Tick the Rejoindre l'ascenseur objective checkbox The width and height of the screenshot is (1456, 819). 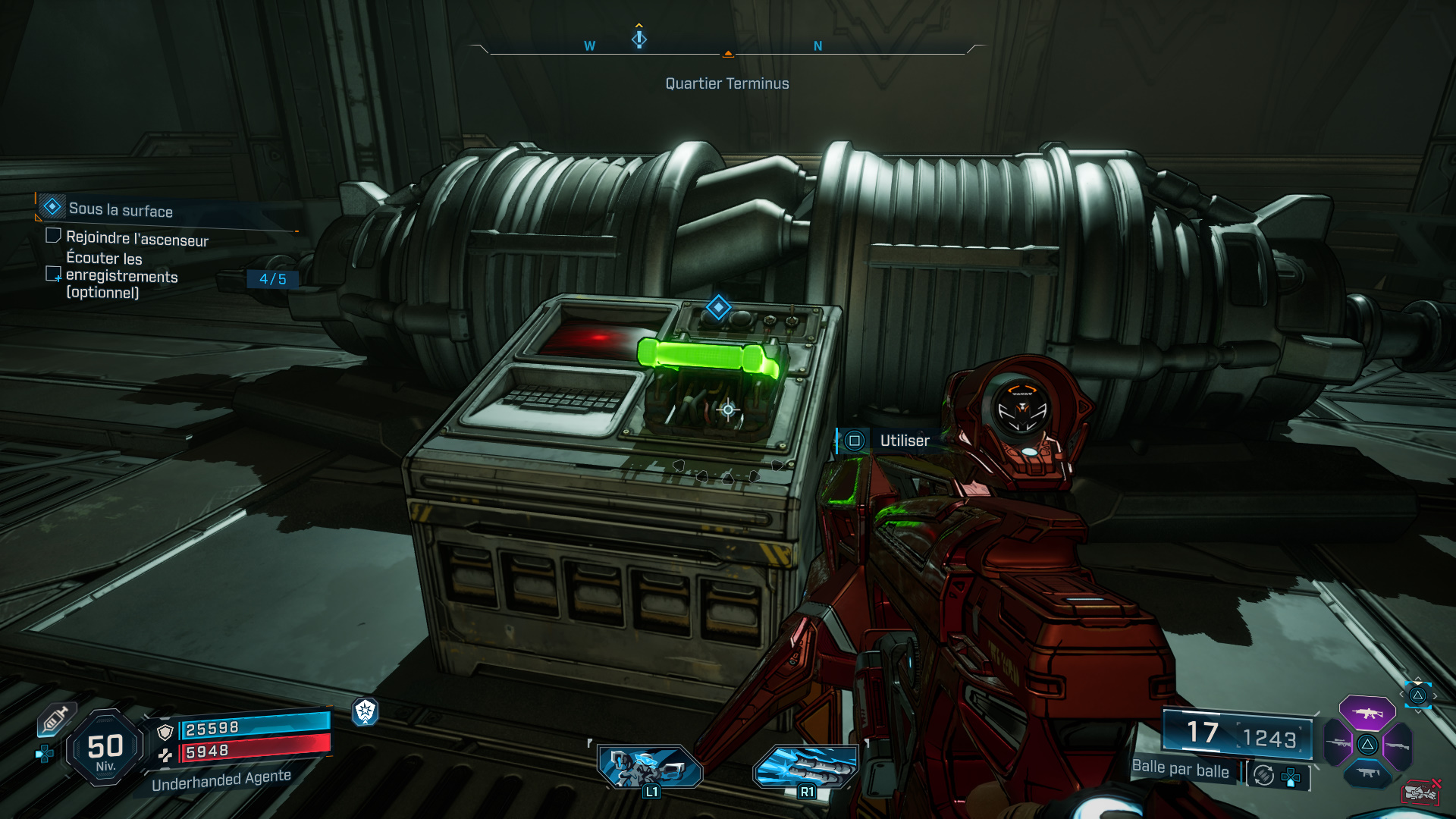[53, 236]
